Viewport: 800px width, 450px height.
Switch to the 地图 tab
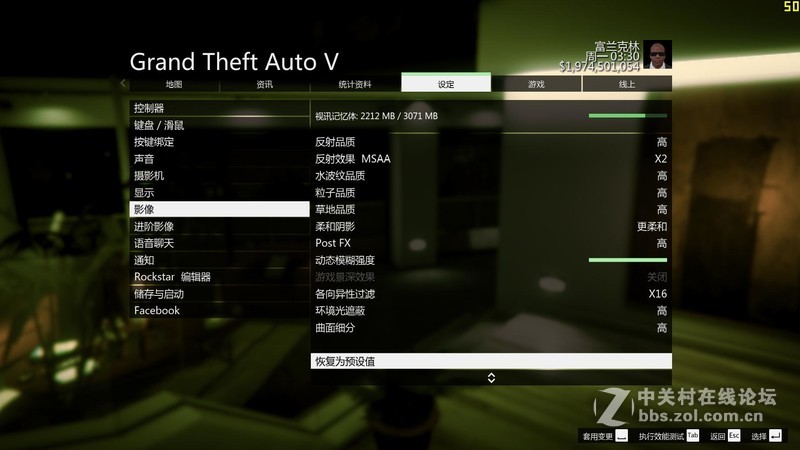pyautogui.click(x=174, y=84)
